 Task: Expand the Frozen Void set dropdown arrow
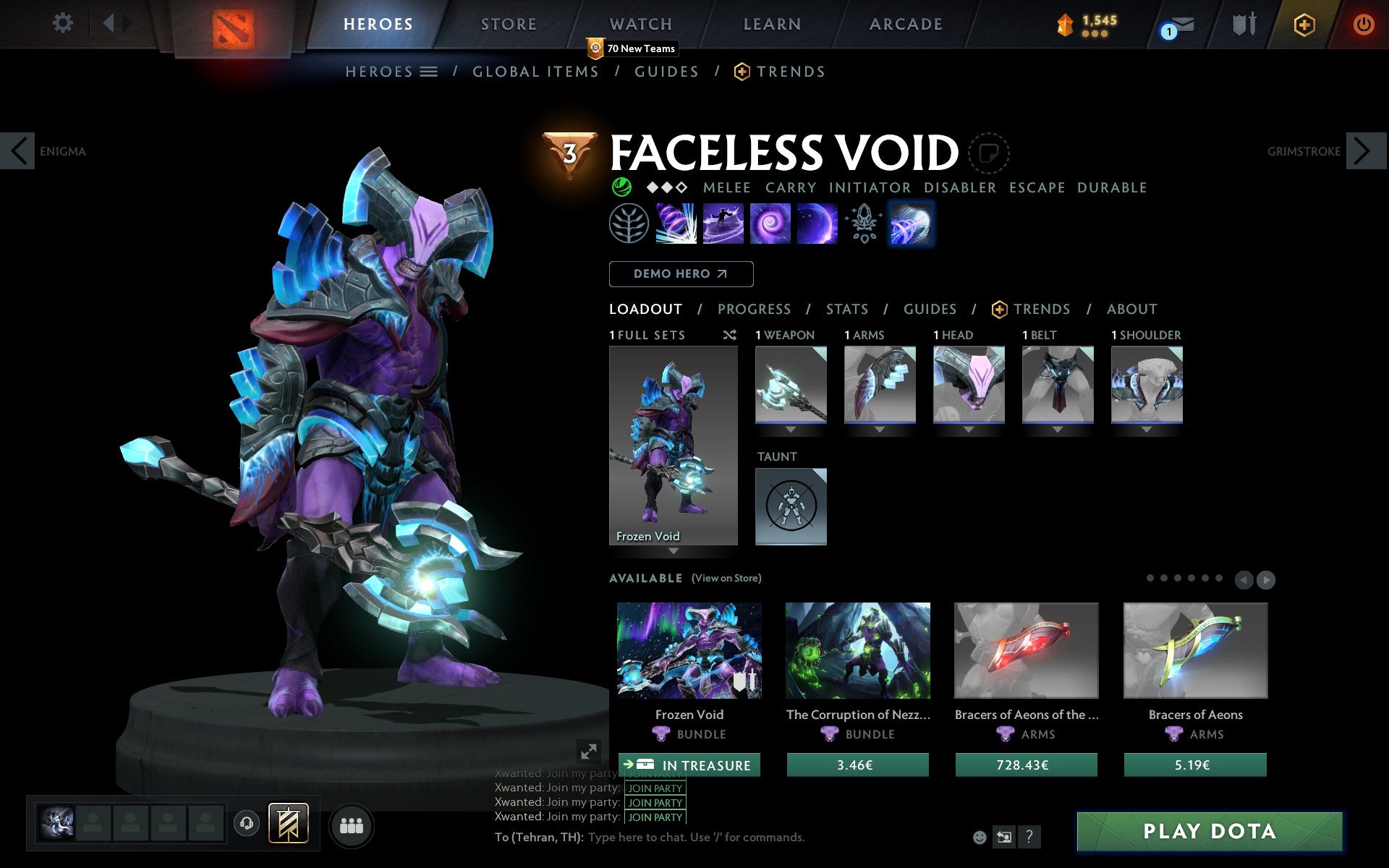[x=674, y=551]
